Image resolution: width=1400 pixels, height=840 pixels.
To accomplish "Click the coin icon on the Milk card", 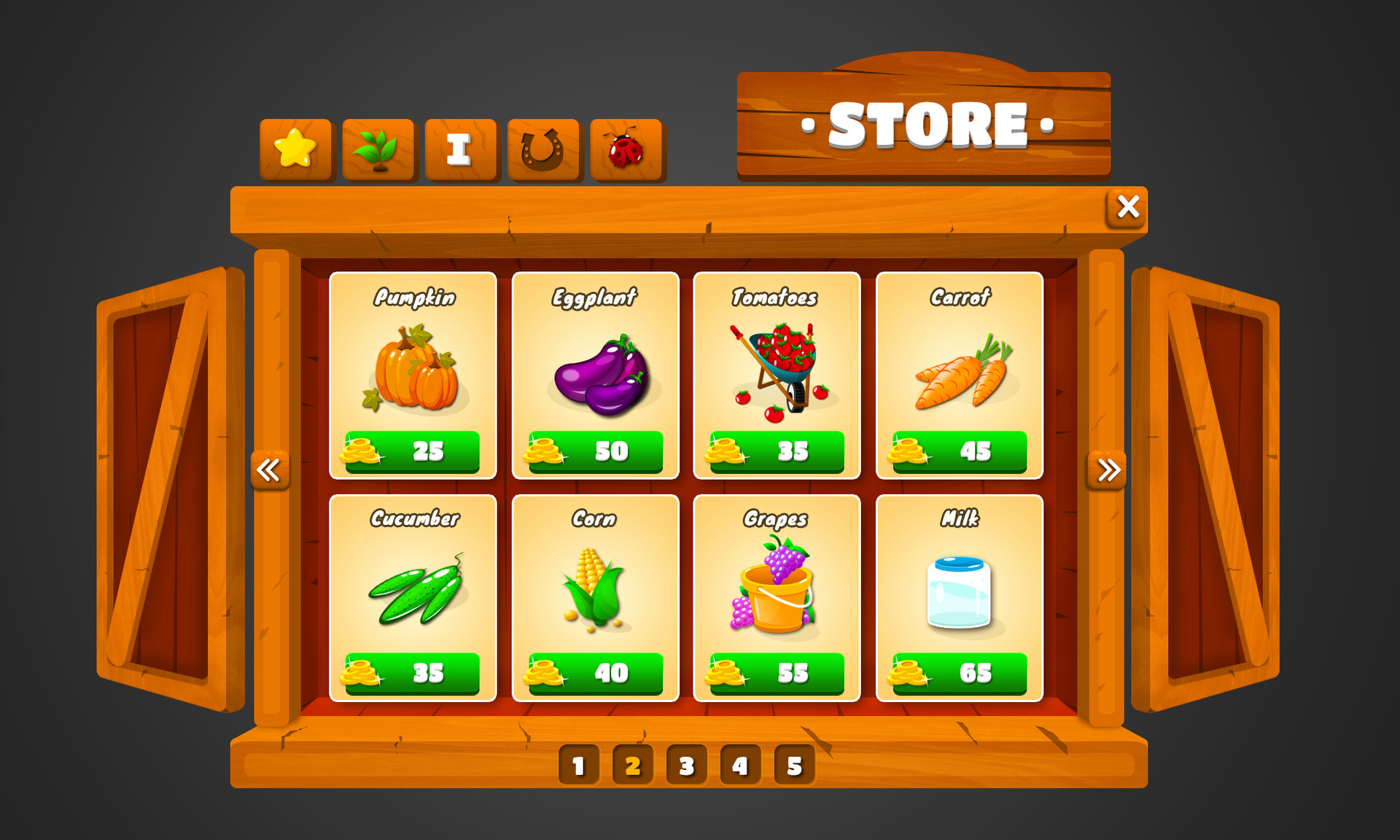I will pyautogui.click(x=908, y=672).
